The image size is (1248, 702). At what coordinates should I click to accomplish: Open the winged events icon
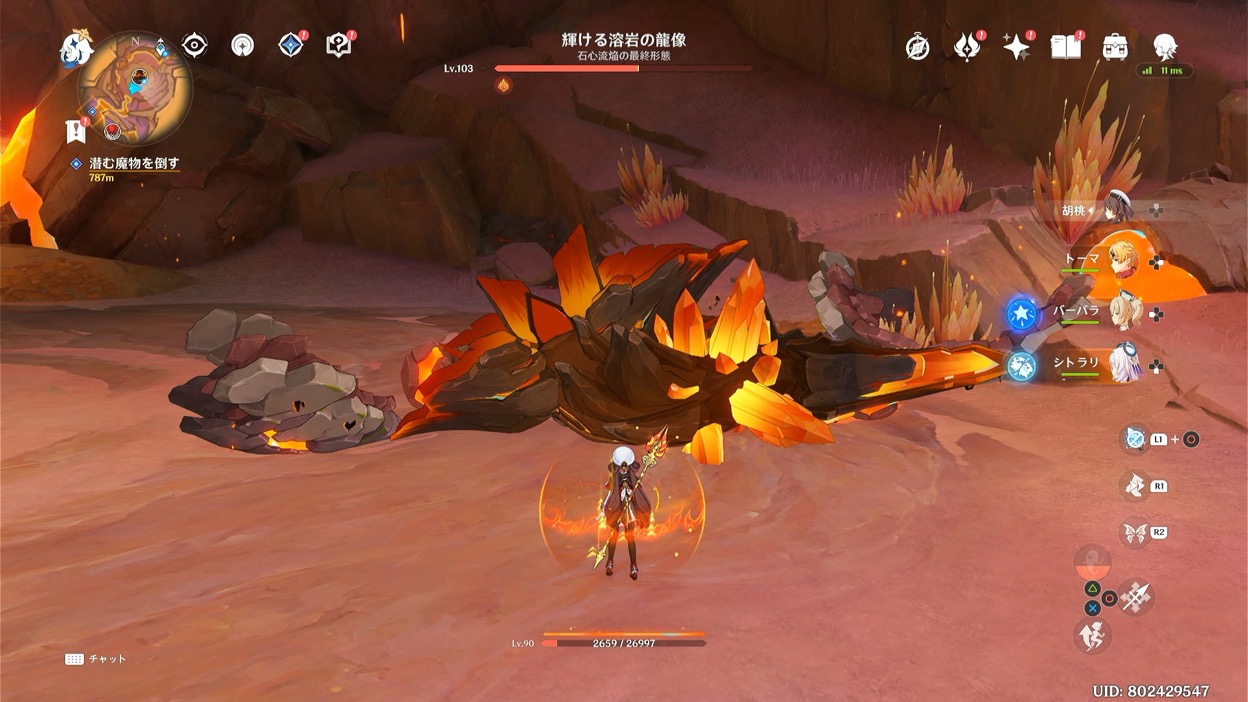click(966, 47)
